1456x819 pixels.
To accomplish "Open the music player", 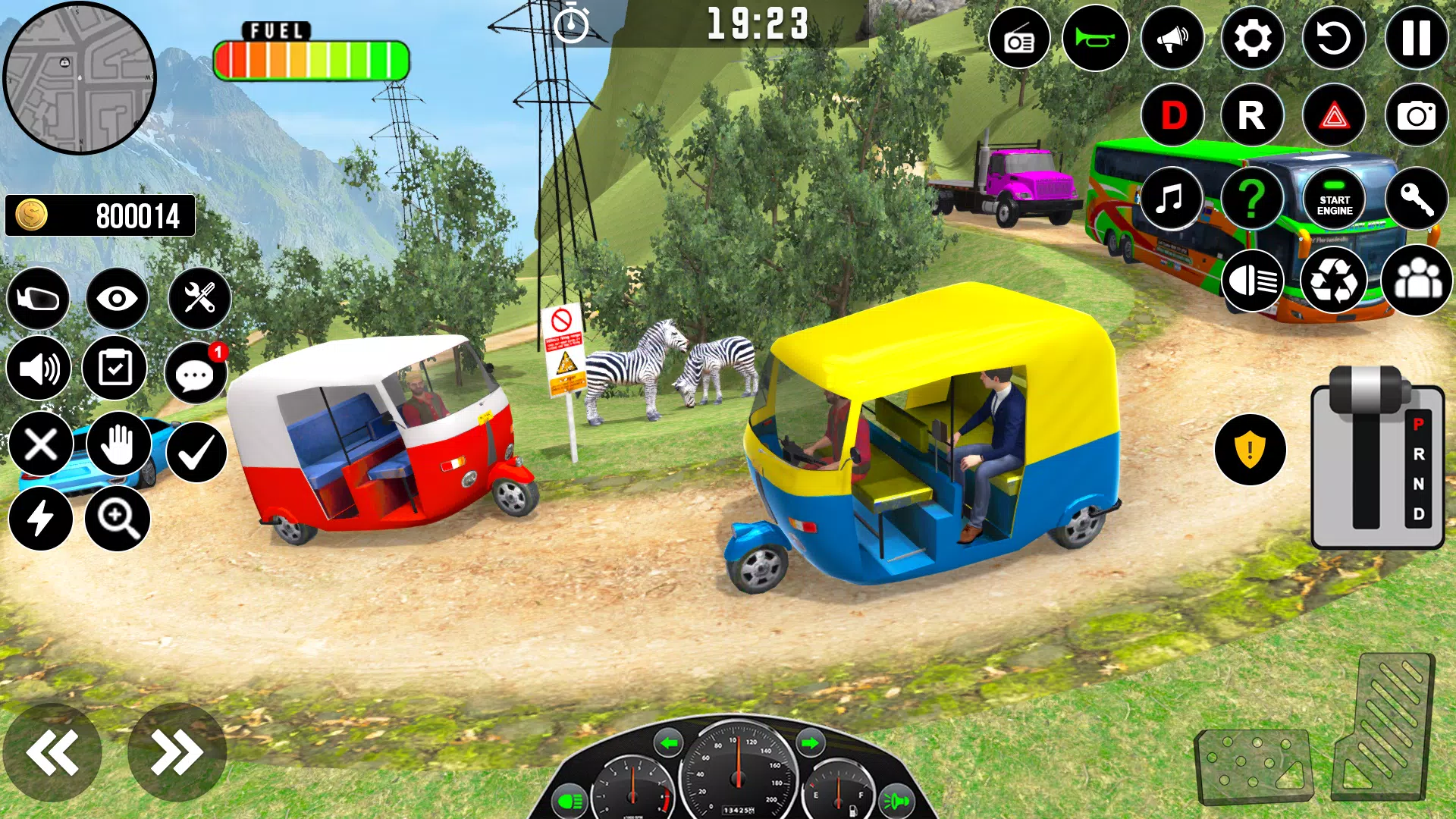I will (1172, 199).
